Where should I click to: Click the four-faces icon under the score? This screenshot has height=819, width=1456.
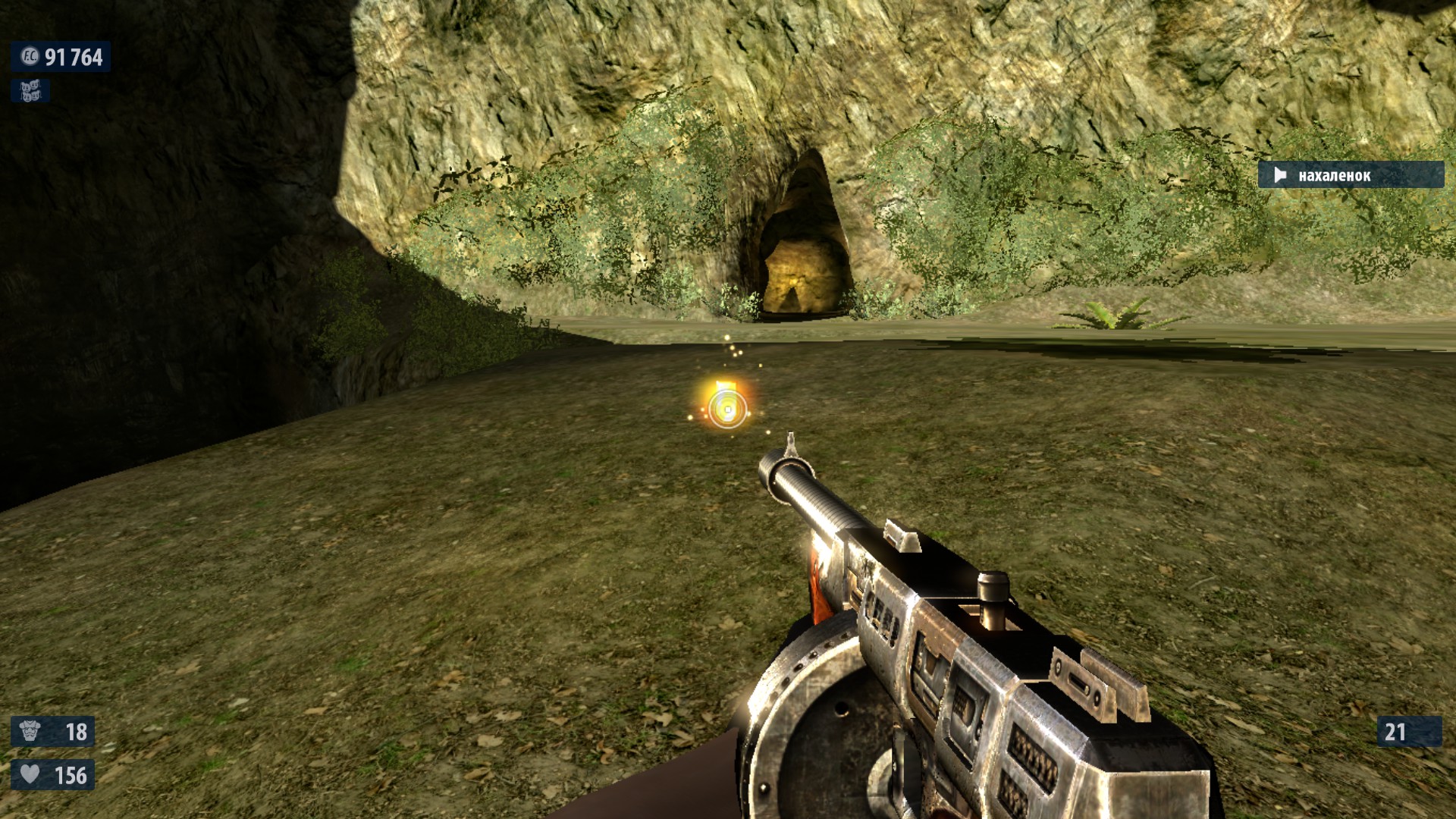[x=30, y=92]
